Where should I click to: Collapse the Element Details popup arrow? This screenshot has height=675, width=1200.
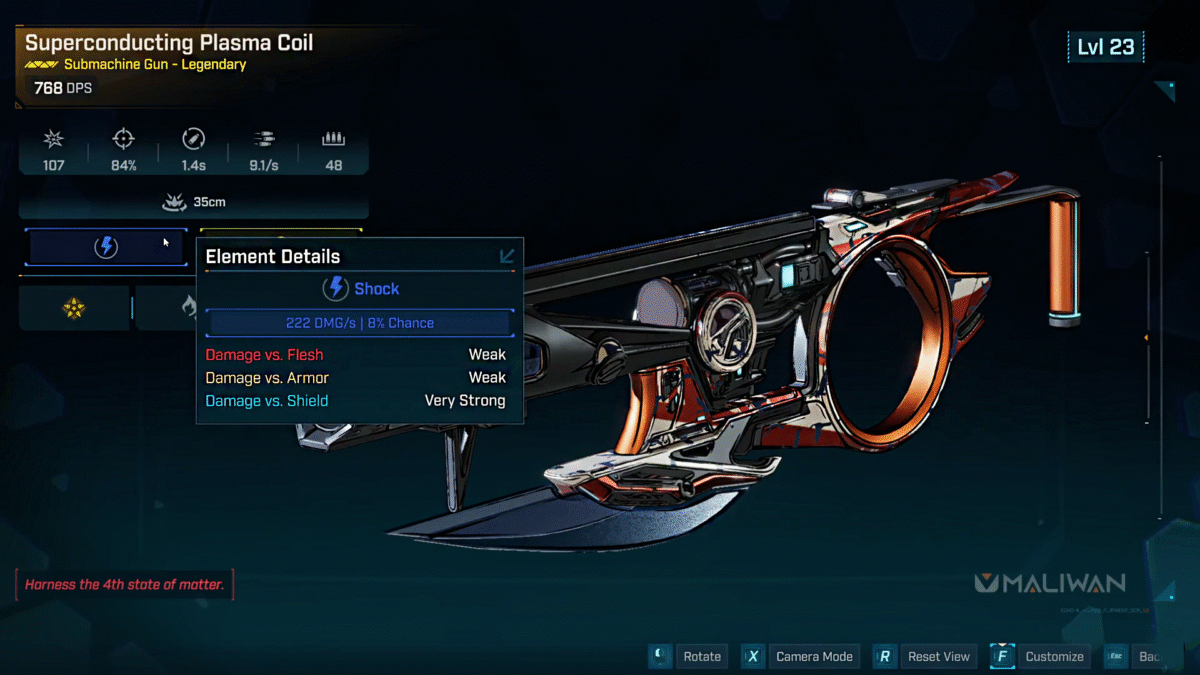click(507, 256)
